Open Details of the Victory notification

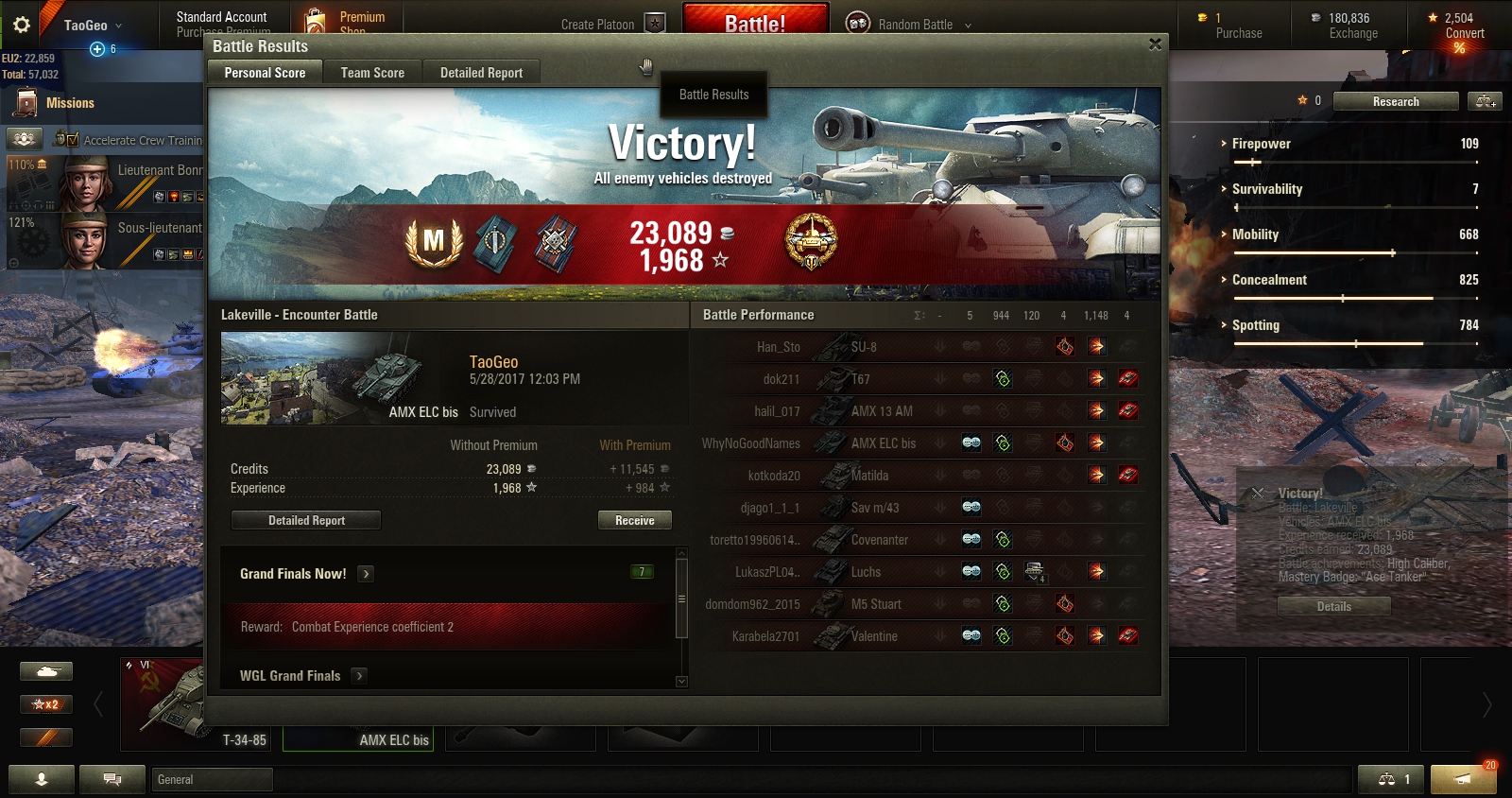tap(1333, 607)
